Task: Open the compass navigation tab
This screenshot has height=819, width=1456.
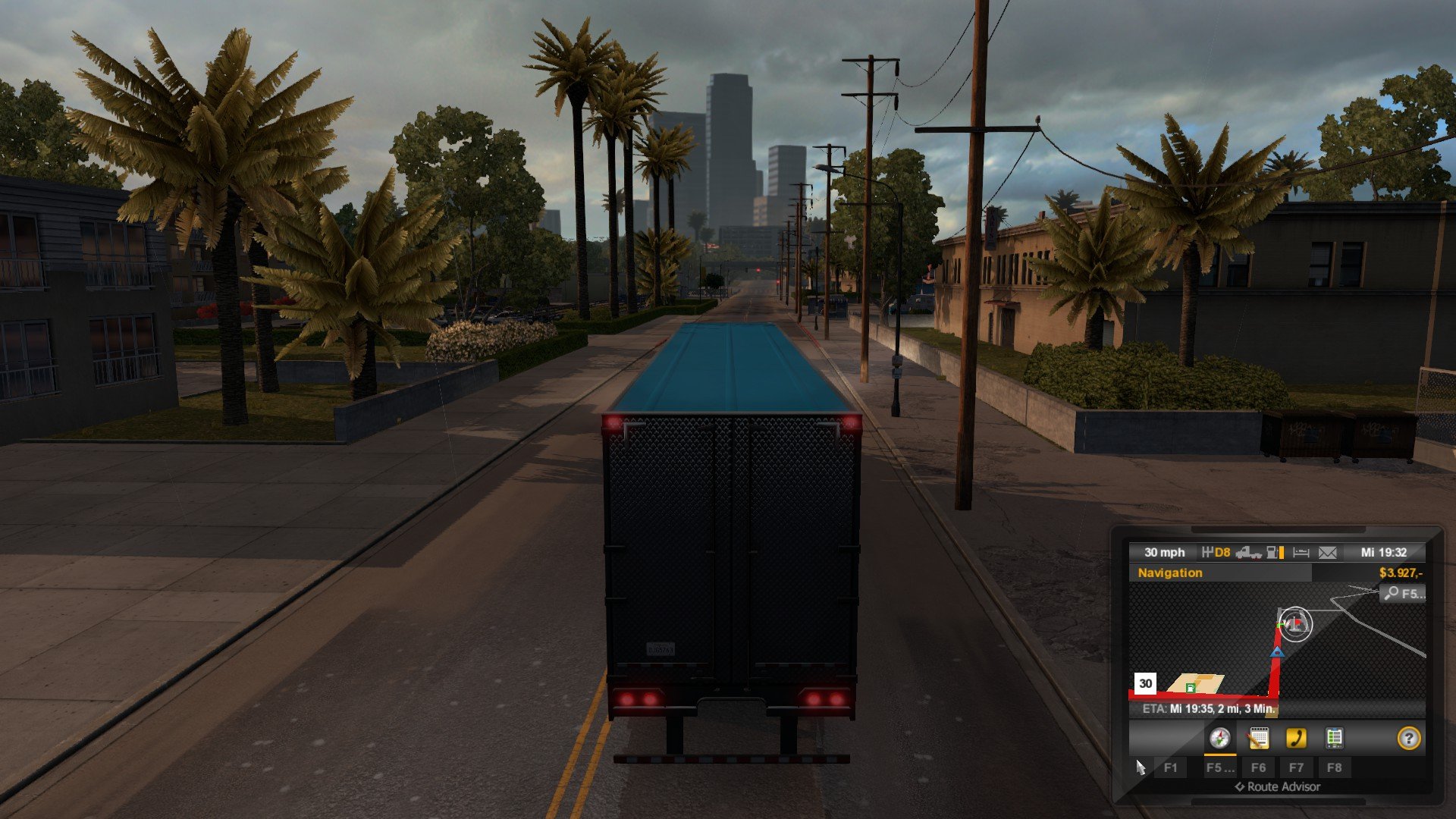Action: pos(1219,738)
